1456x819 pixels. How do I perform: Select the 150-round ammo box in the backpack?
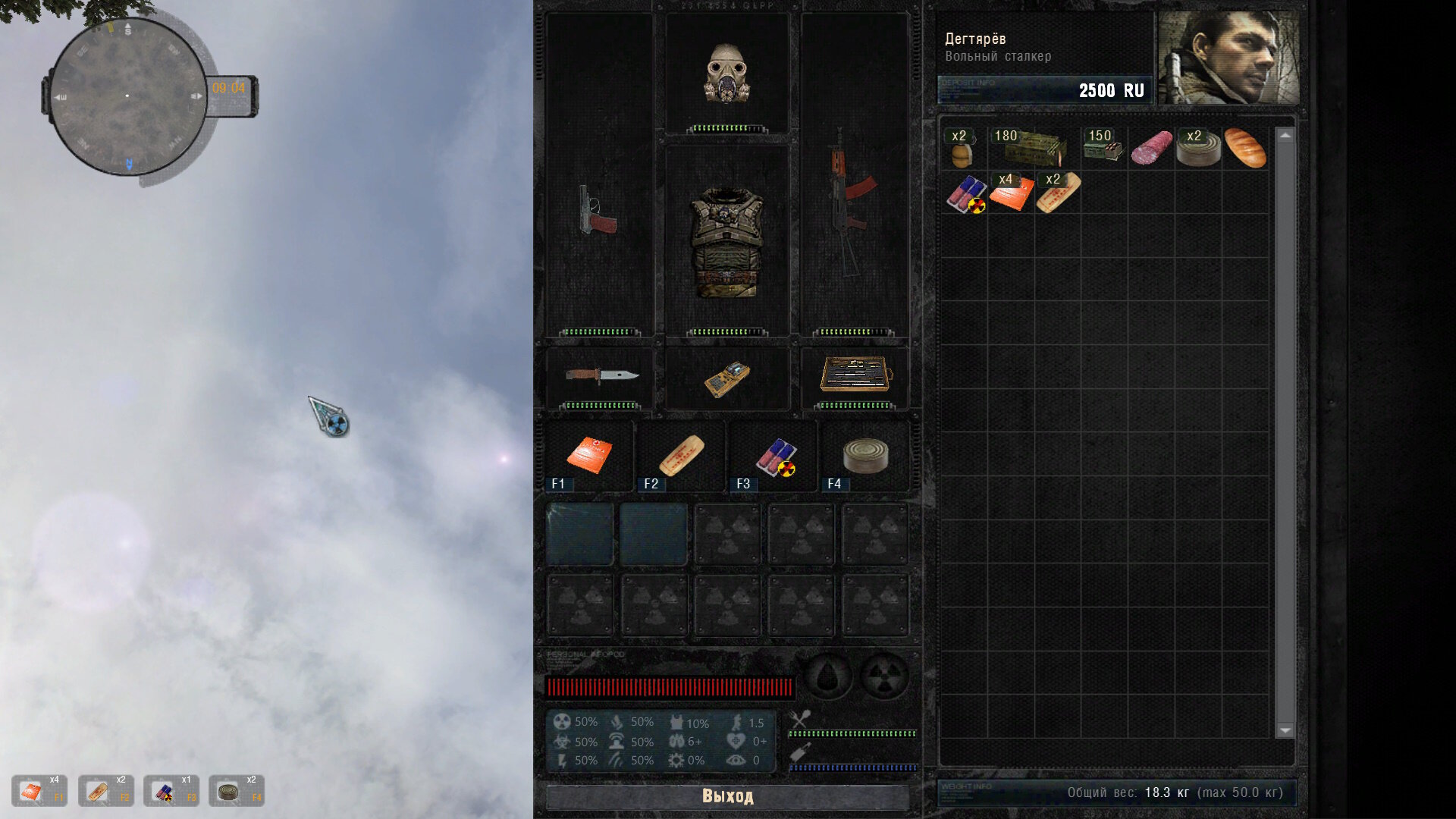tap(1103, 148)
